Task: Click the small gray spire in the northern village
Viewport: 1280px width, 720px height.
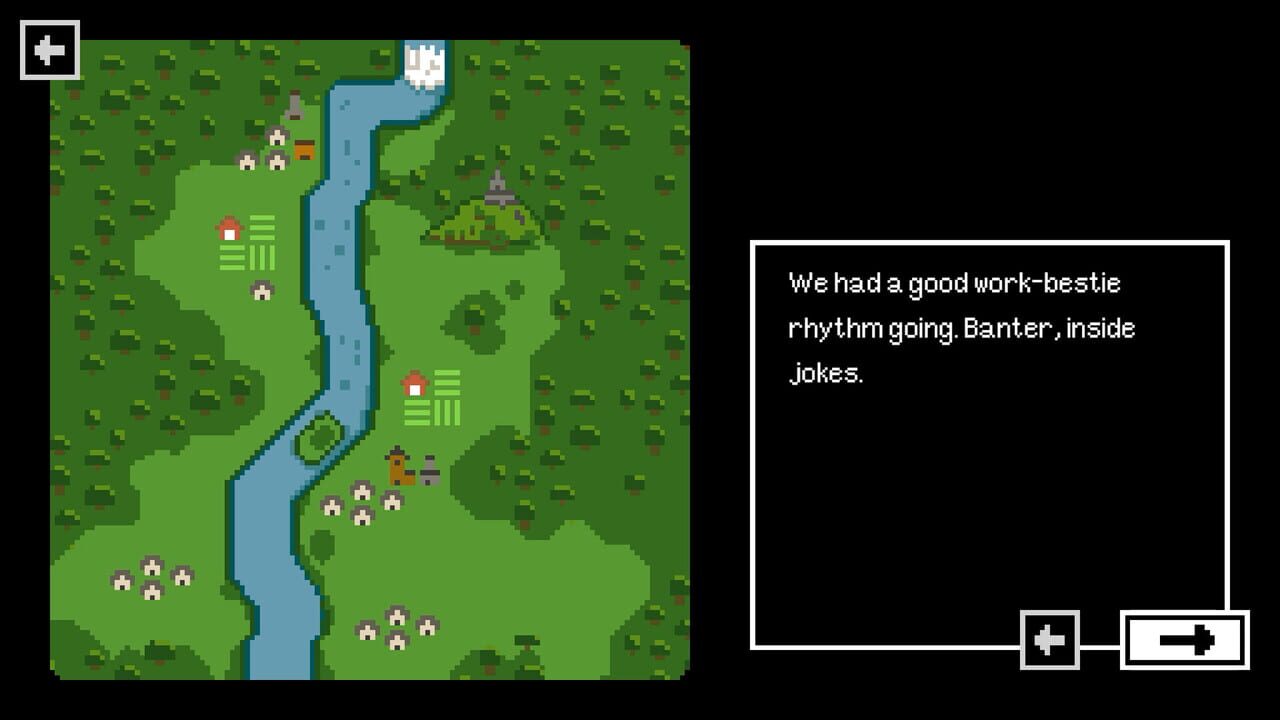Action: (x=295, y=105)
